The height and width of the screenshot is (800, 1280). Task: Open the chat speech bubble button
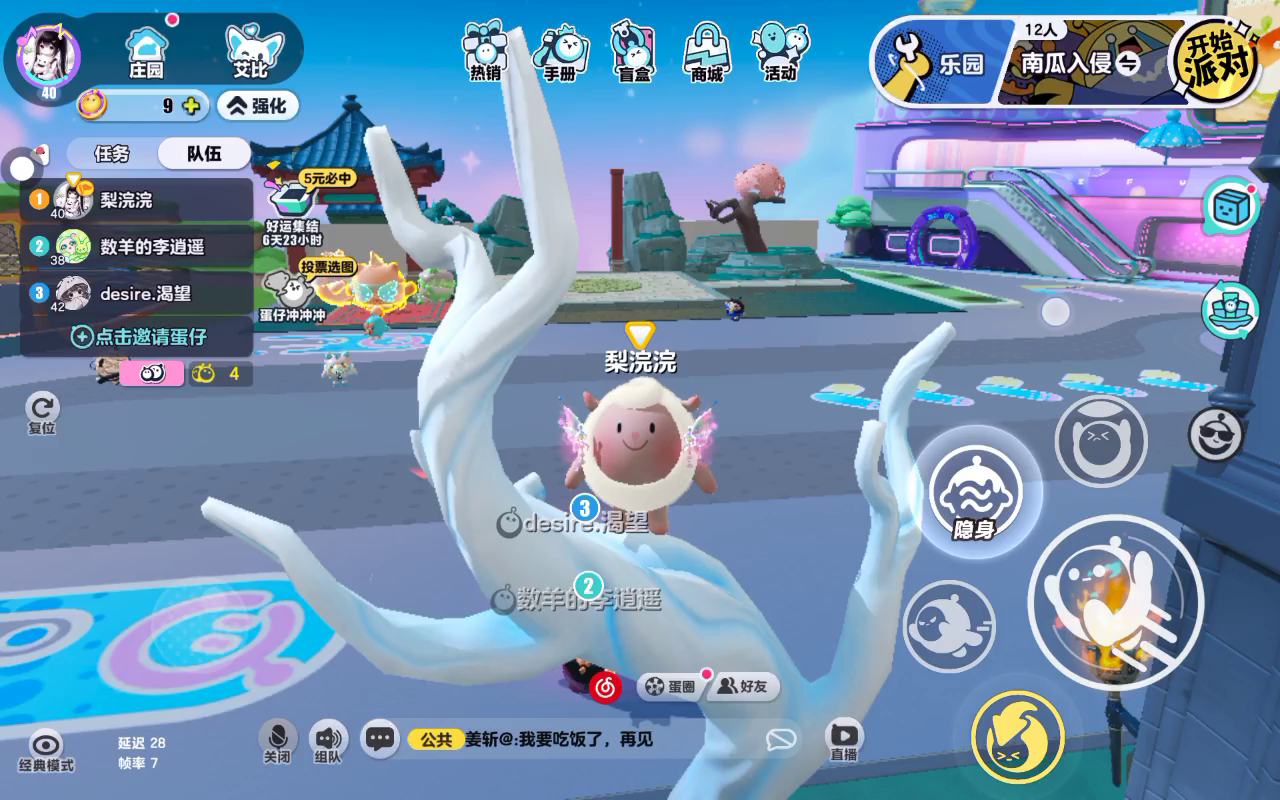(x=379, y=739)
